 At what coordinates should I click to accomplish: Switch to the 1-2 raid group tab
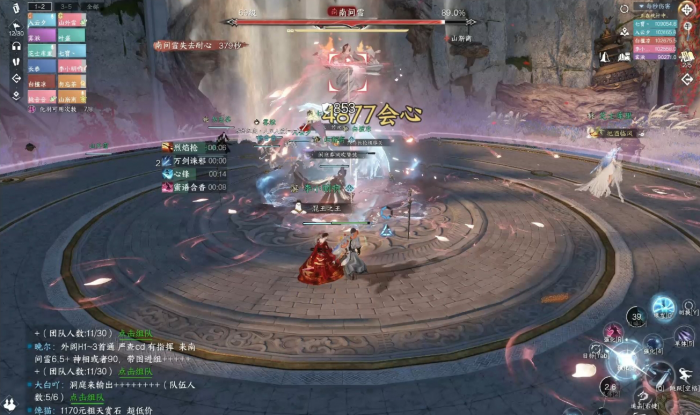pyautogui.click(x=42, y=6)
